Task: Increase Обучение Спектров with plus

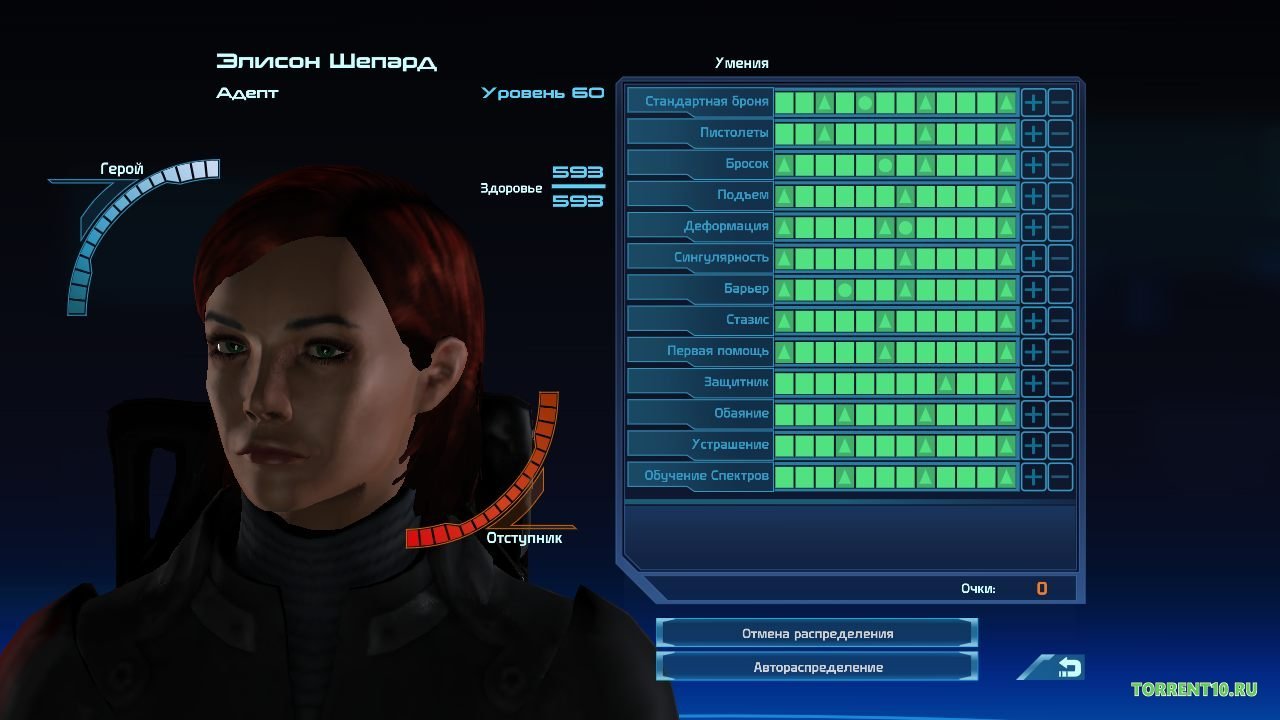Action: (x=1033, y=476)
